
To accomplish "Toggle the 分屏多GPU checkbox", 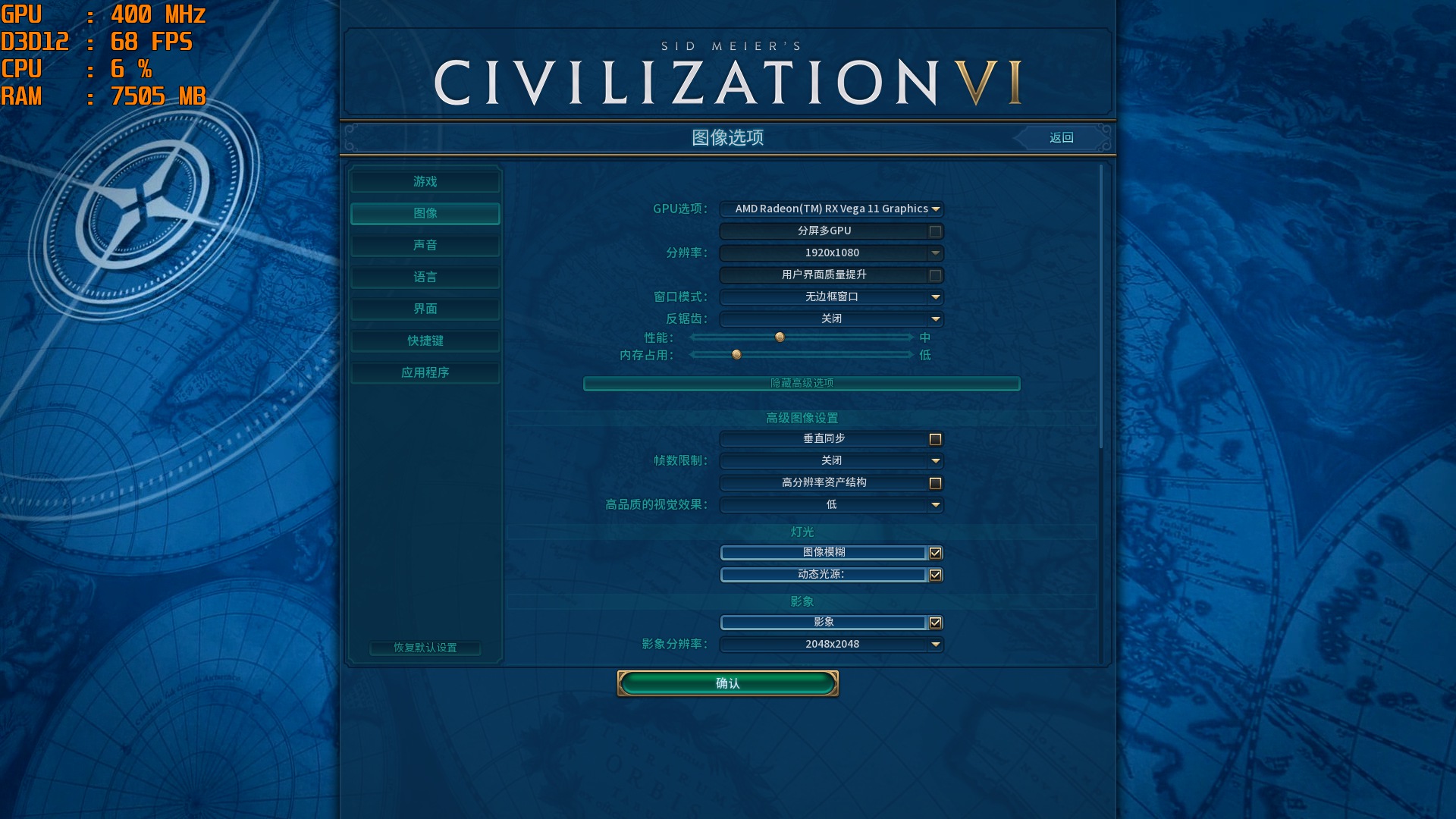I will 937,231.
